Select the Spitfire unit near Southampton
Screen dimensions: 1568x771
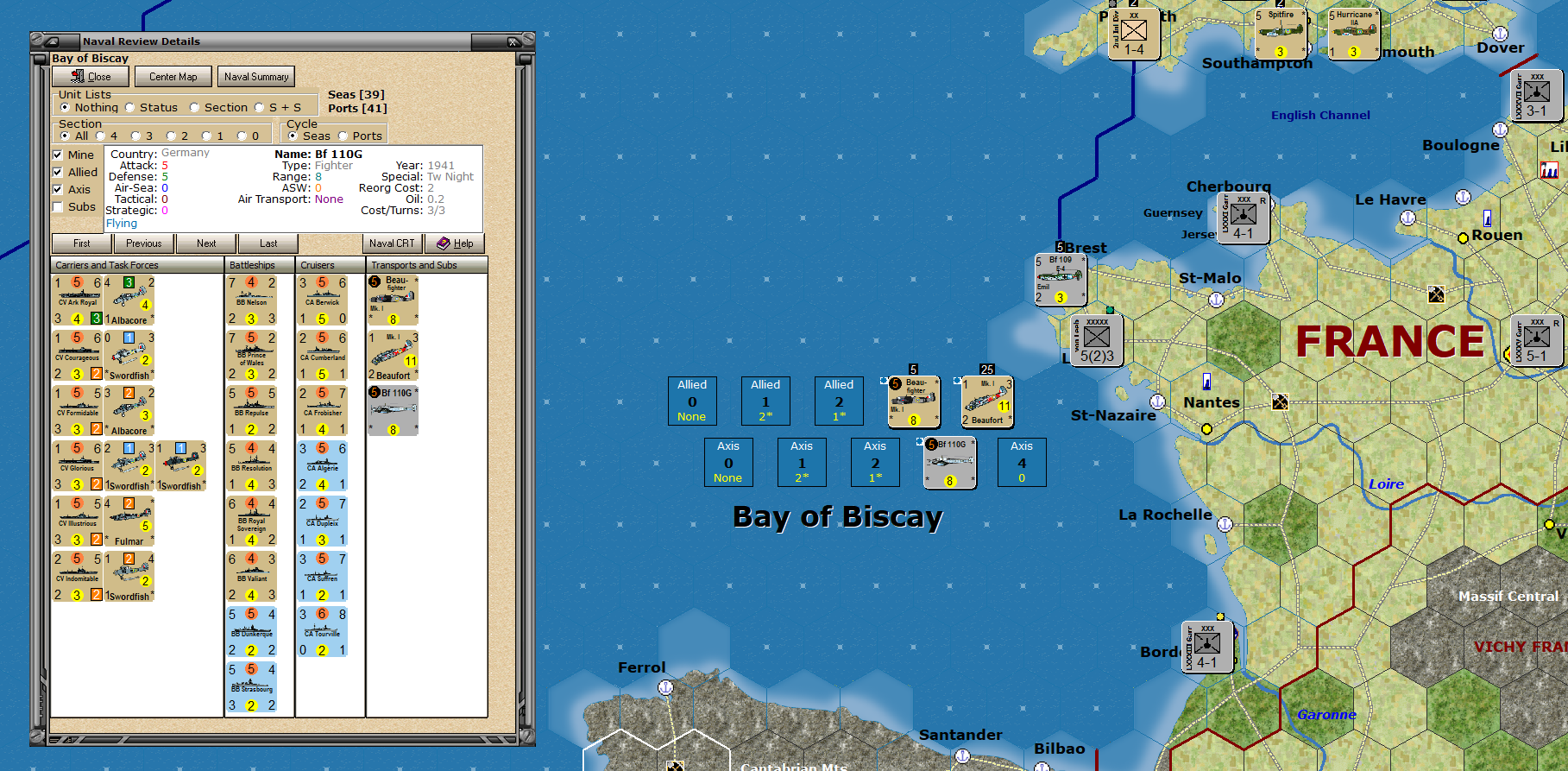click(1281, 33)
